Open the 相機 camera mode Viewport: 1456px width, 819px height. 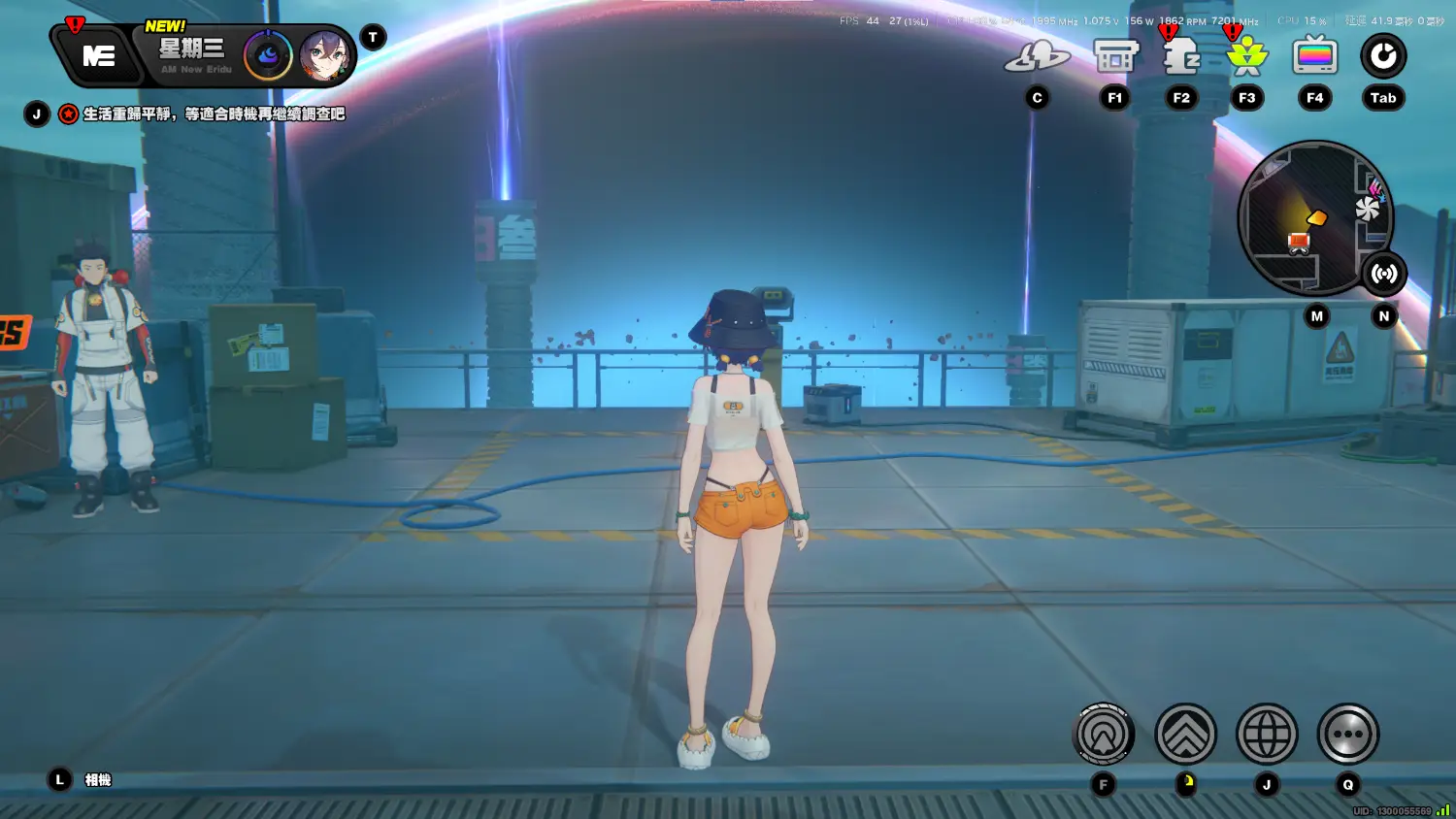point(97,780)
